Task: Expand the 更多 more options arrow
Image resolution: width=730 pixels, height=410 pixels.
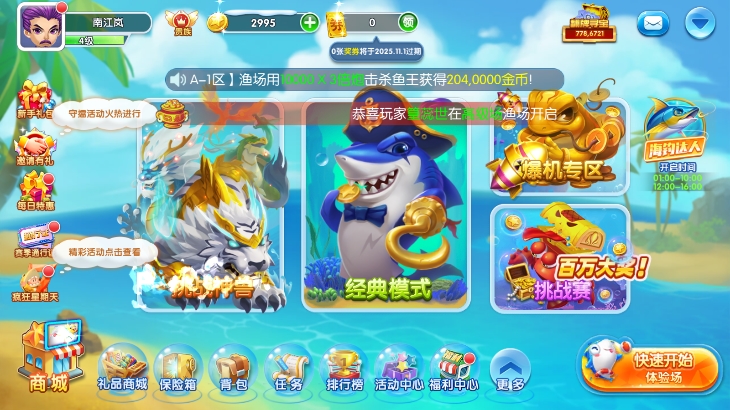Action: click(x=509, y=367)
